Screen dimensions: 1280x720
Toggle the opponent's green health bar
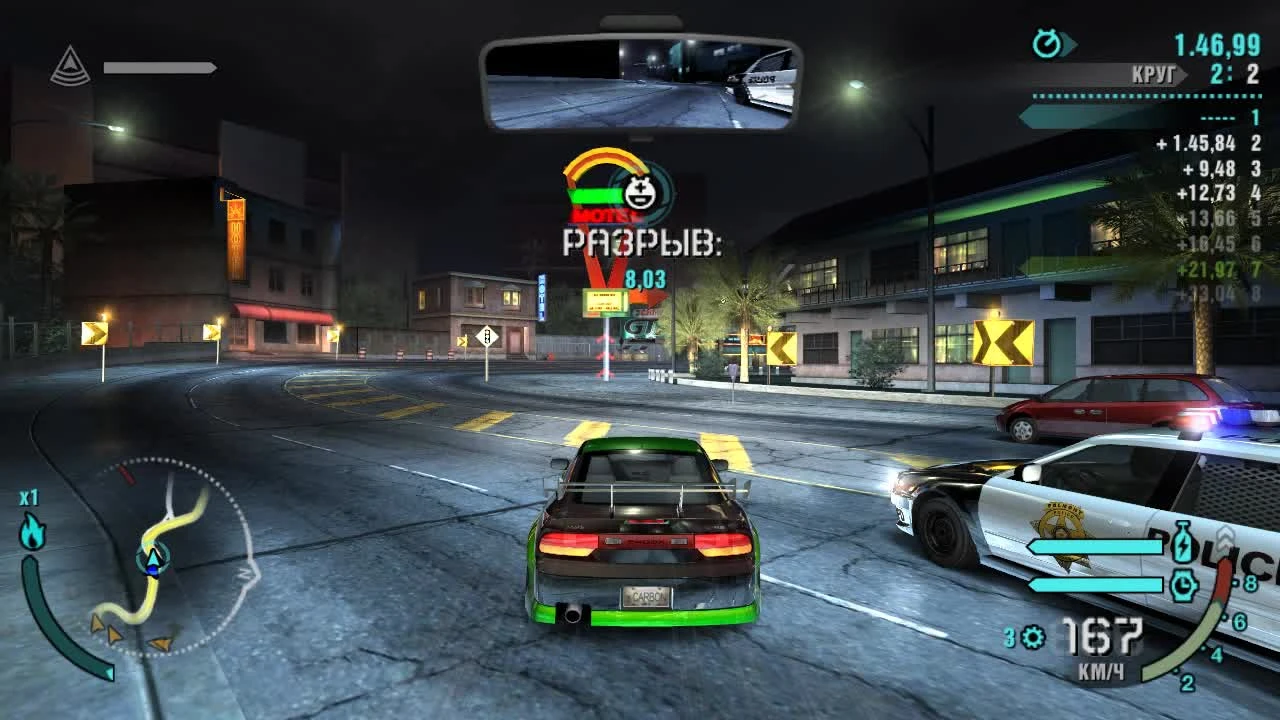(594, 195)
